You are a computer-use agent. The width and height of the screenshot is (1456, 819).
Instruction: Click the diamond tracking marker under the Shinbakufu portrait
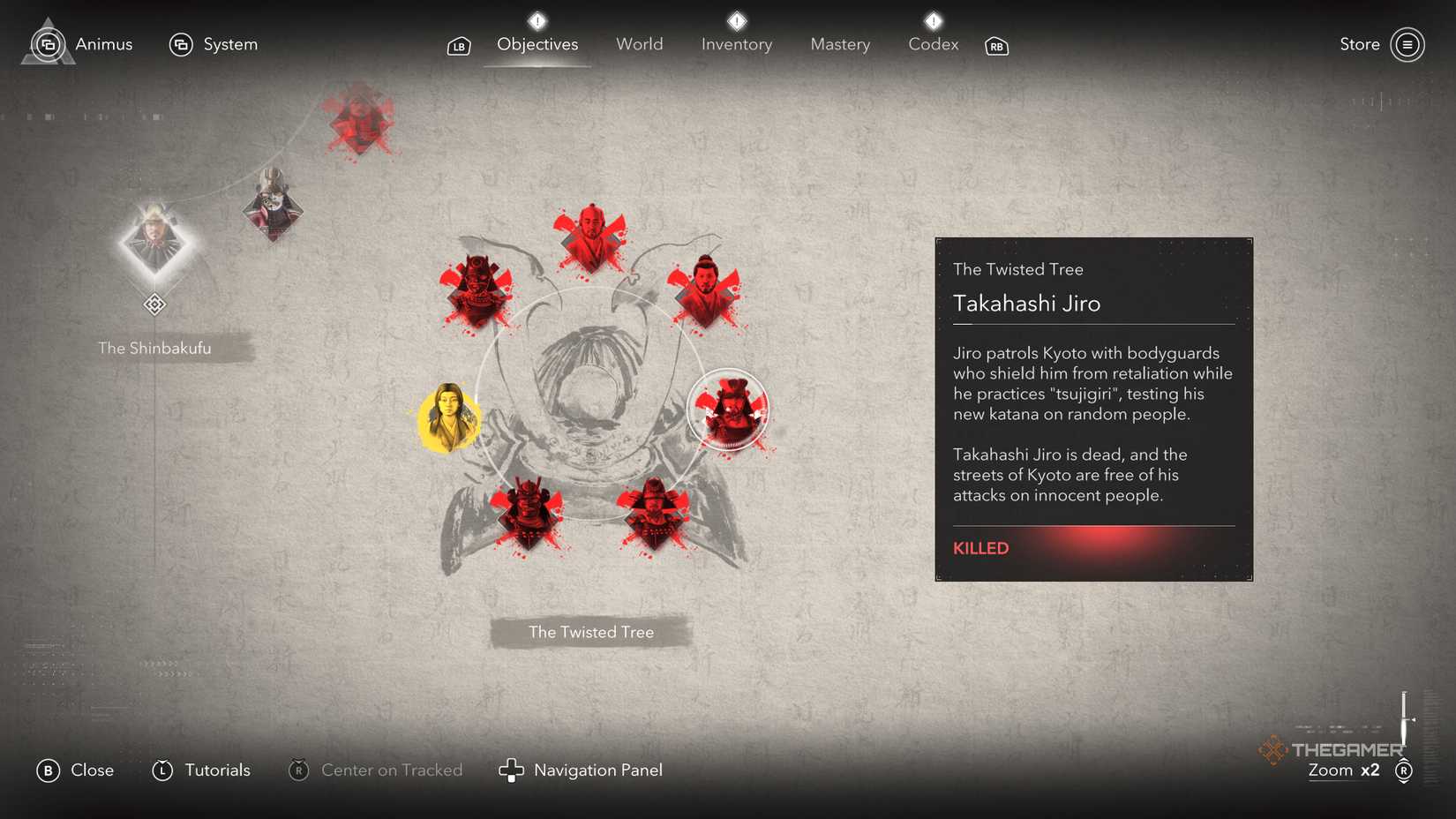(155, 304)
